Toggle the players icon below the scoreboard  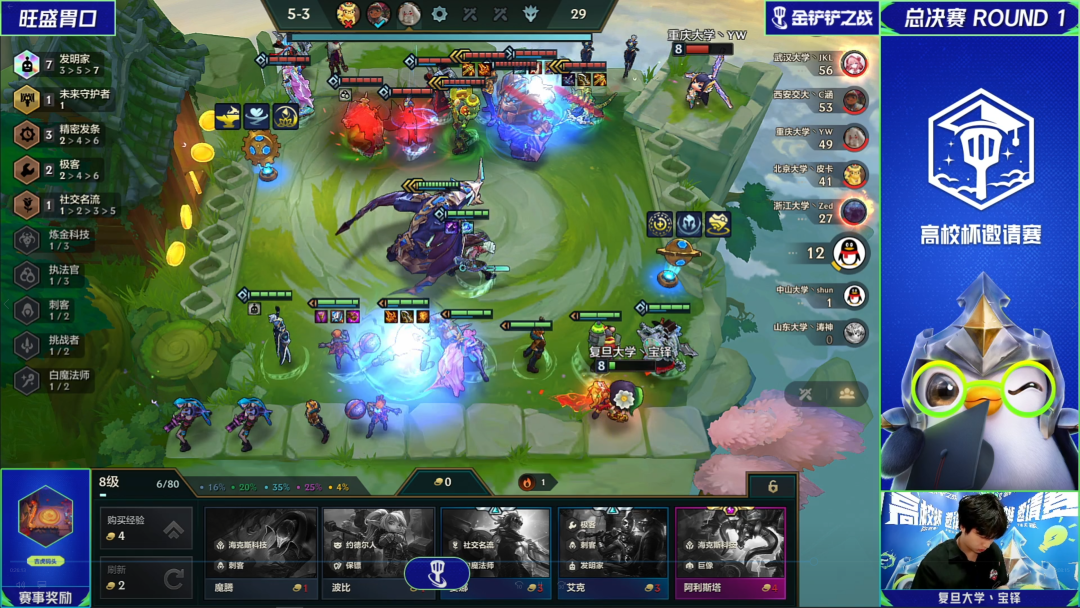click(x=846, y=394)
